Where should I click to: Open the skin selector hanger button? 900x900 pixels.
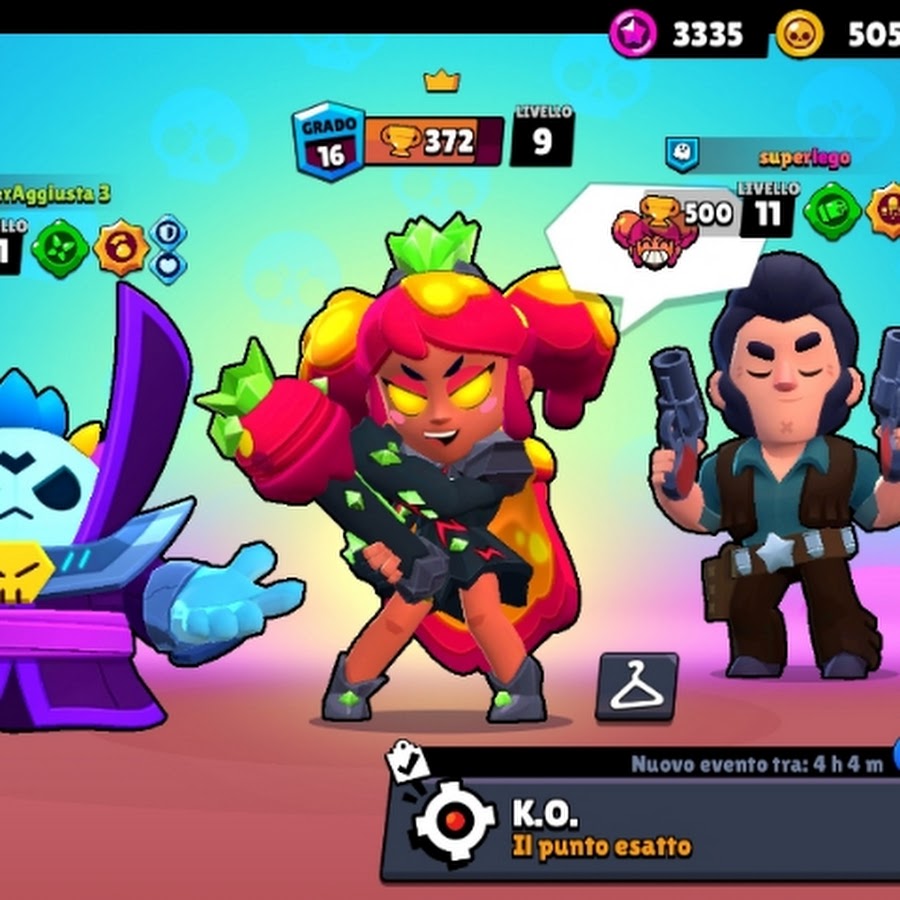(636, 687)
